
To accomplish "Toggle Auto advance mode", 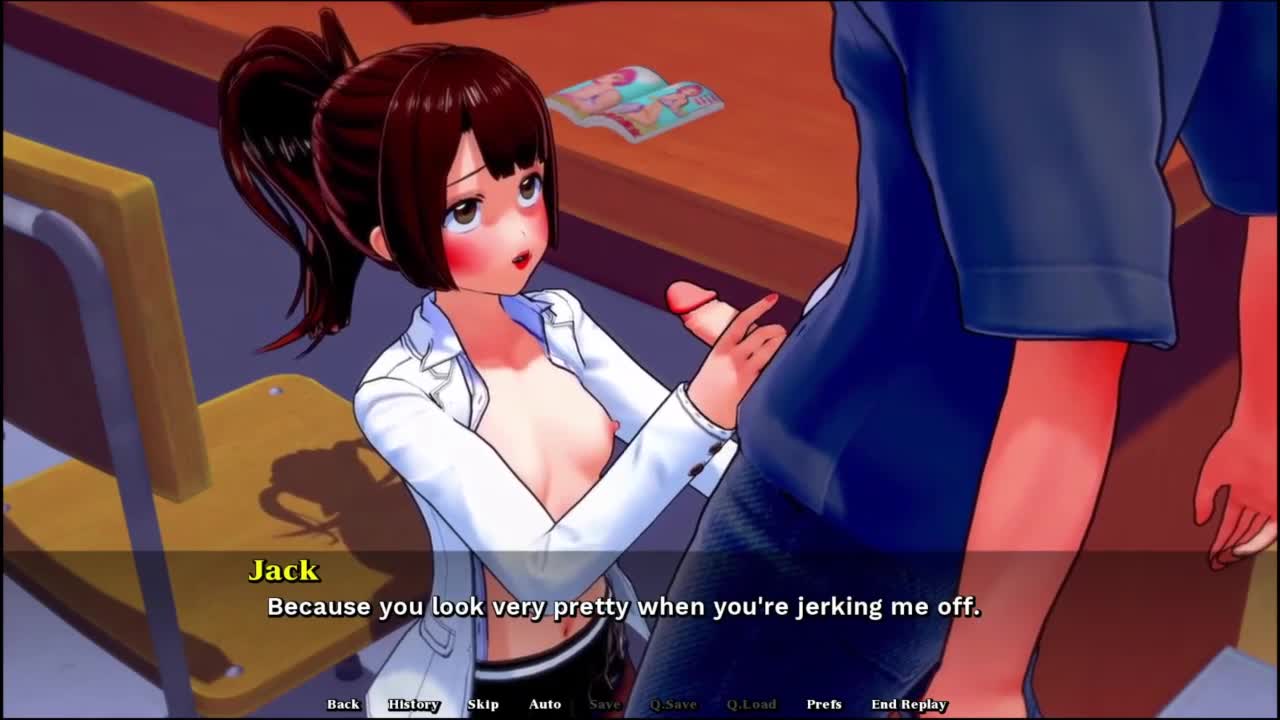I will pos(545,704).
